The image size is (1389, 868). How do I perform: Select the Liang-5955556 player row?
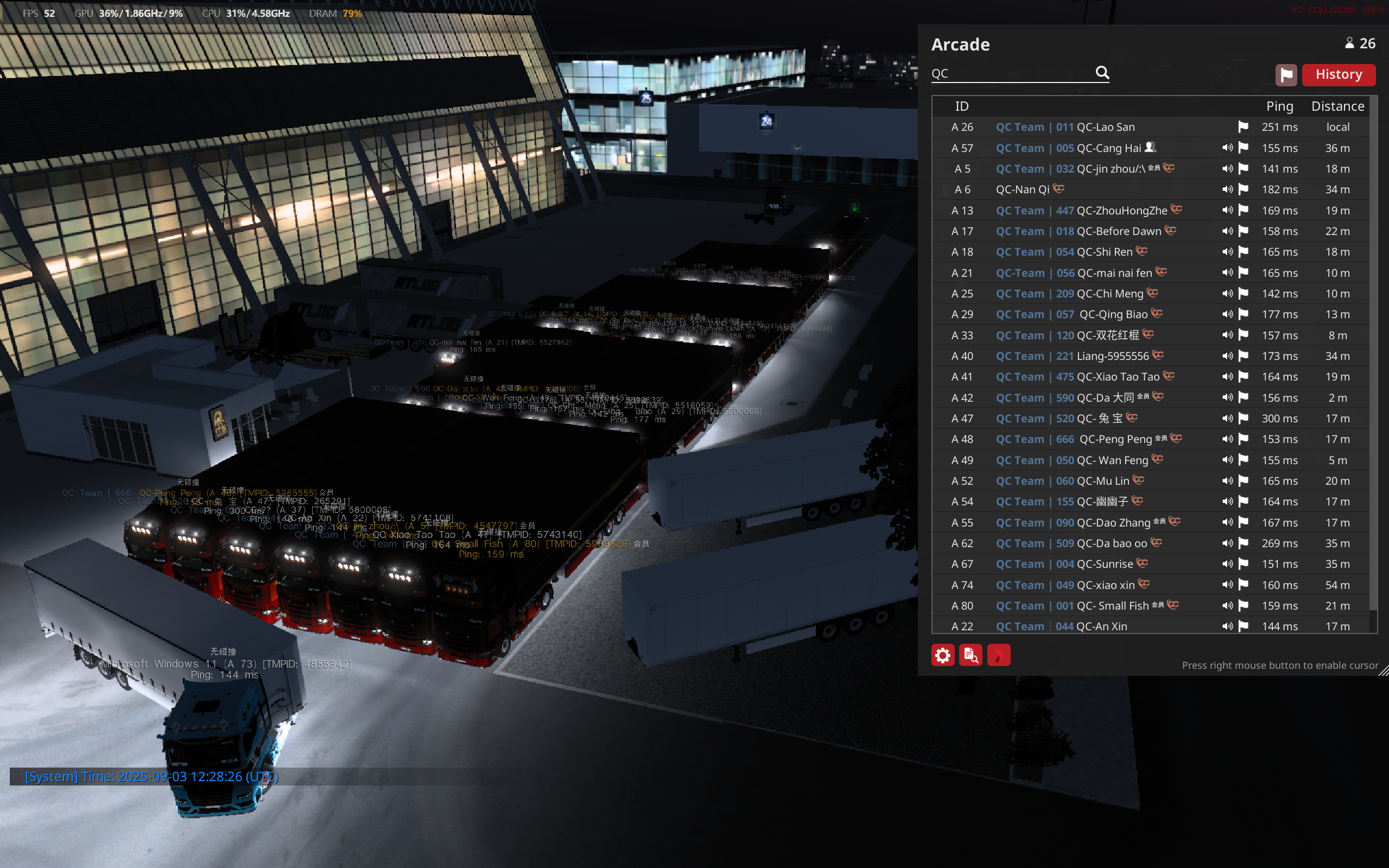click(1112, 356)
